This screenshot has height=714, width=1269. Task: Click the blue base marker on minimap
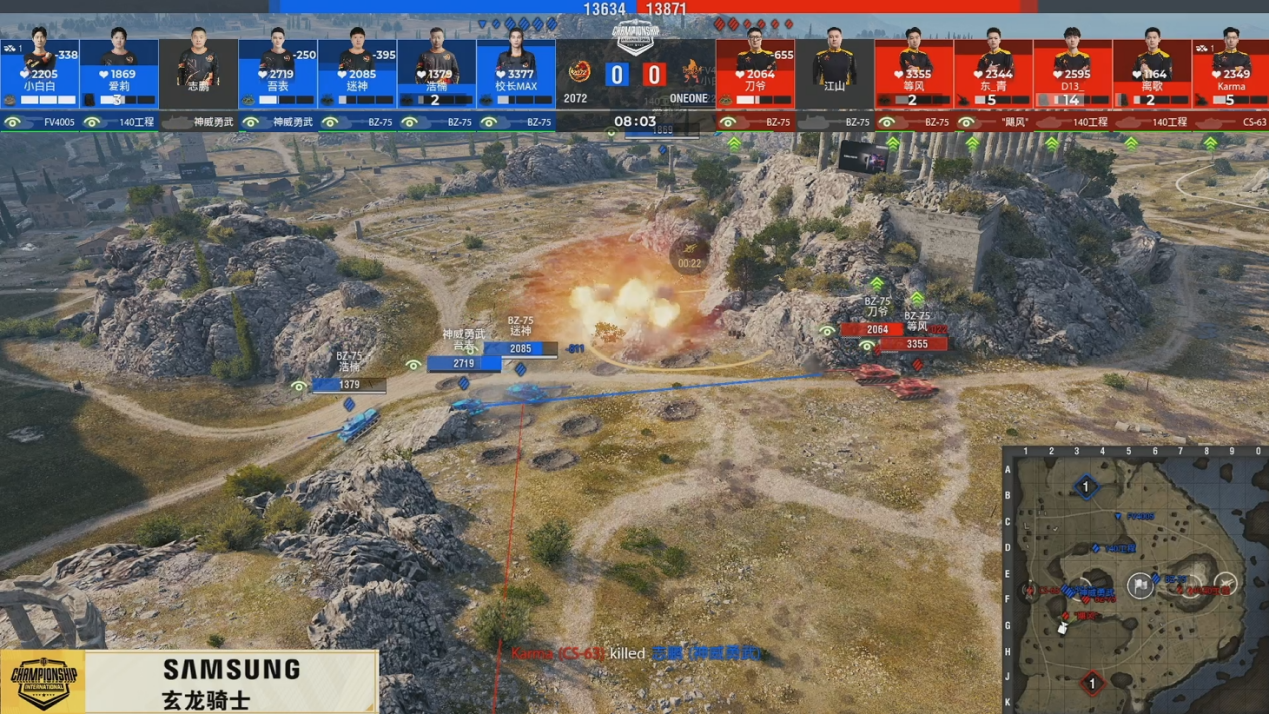click(x=1086, y=488)
